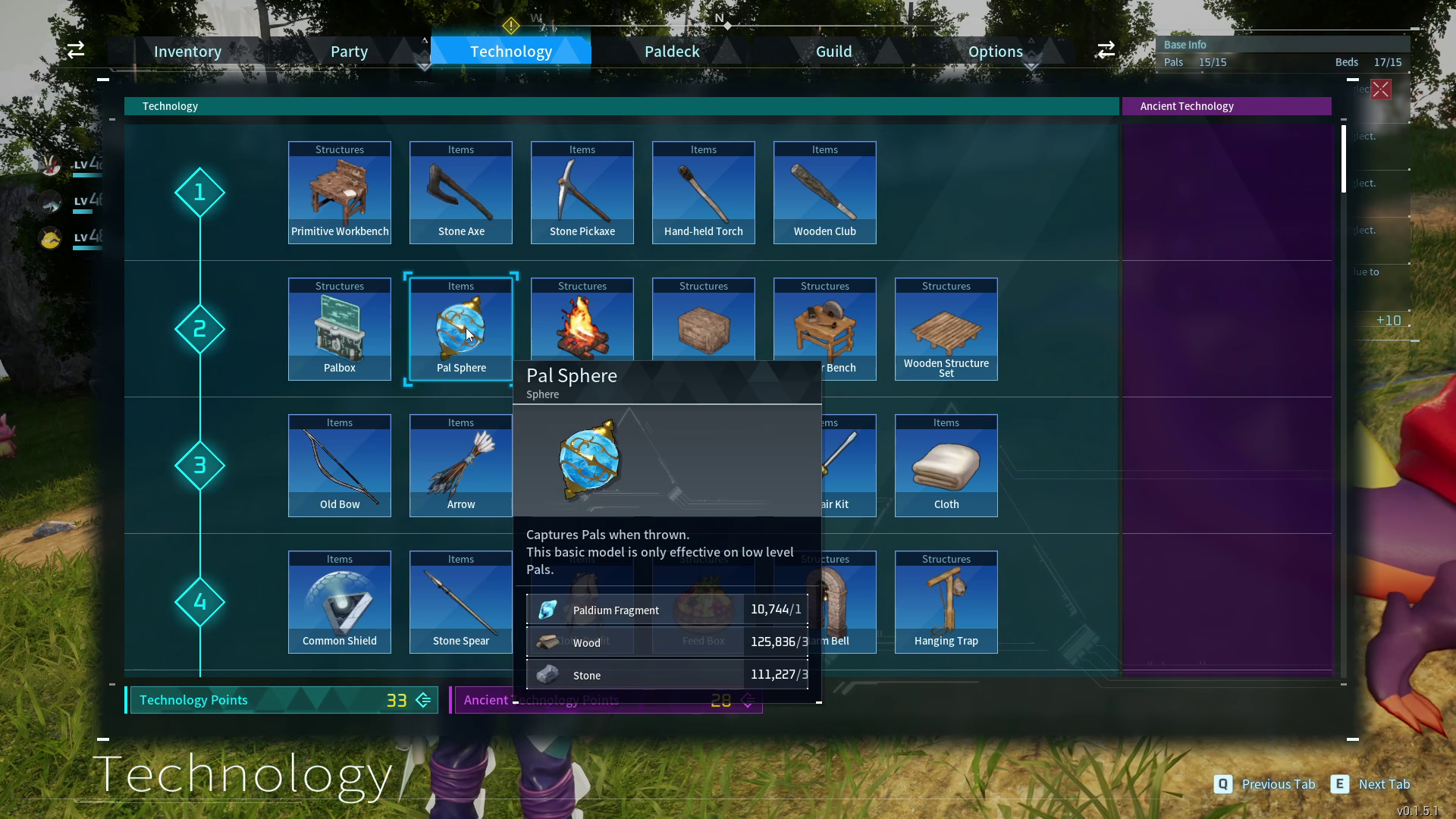The image size is (1456, 819).
Task: Open the Options tab
Action: point(995,52)
